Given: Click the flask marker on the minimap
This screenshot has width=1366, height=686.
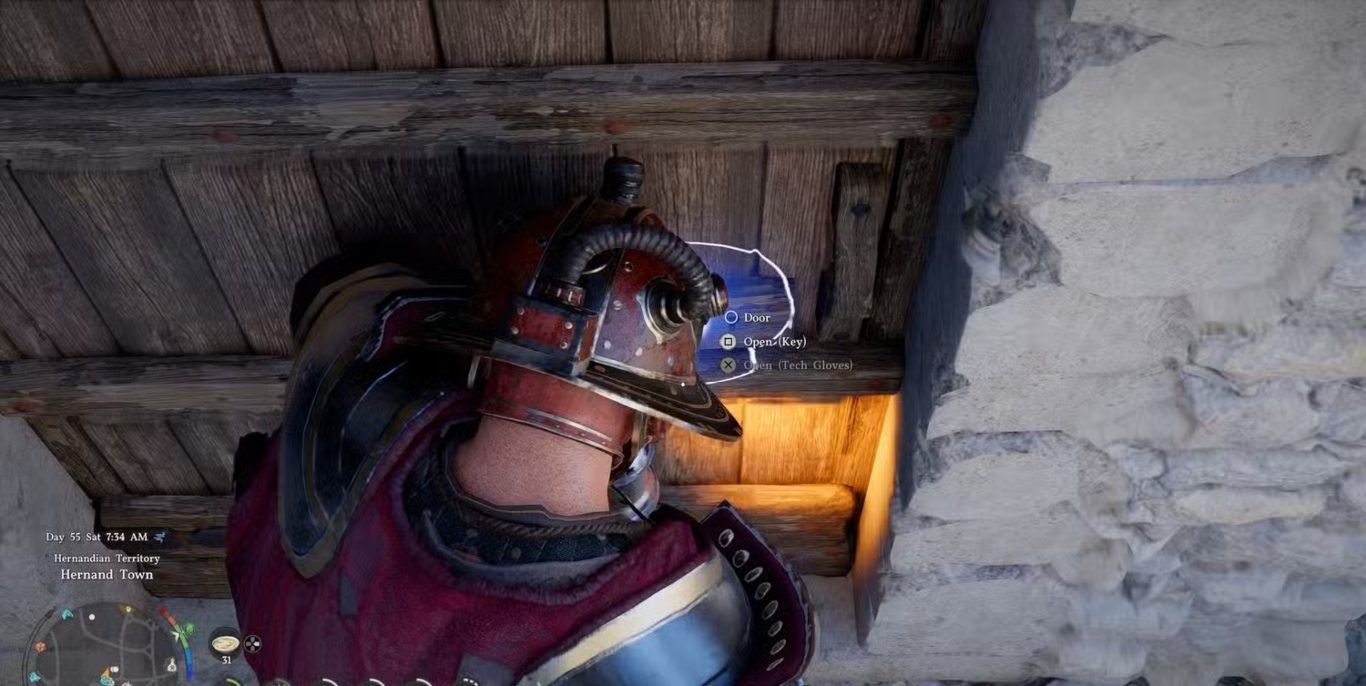Looking at the screenshot, I should 171,665.
